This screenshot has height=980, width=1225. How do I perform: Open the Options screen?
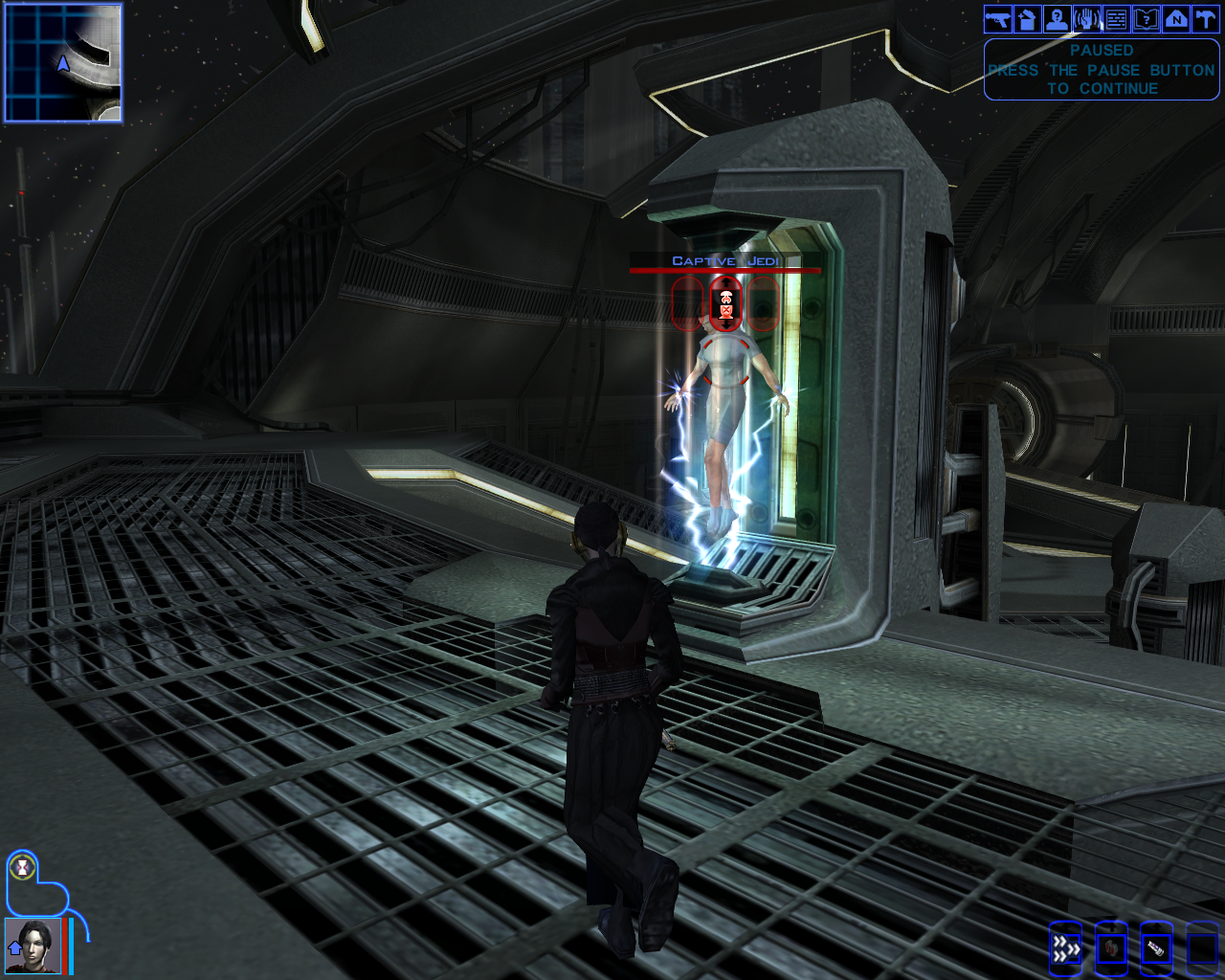(1206, 18)
